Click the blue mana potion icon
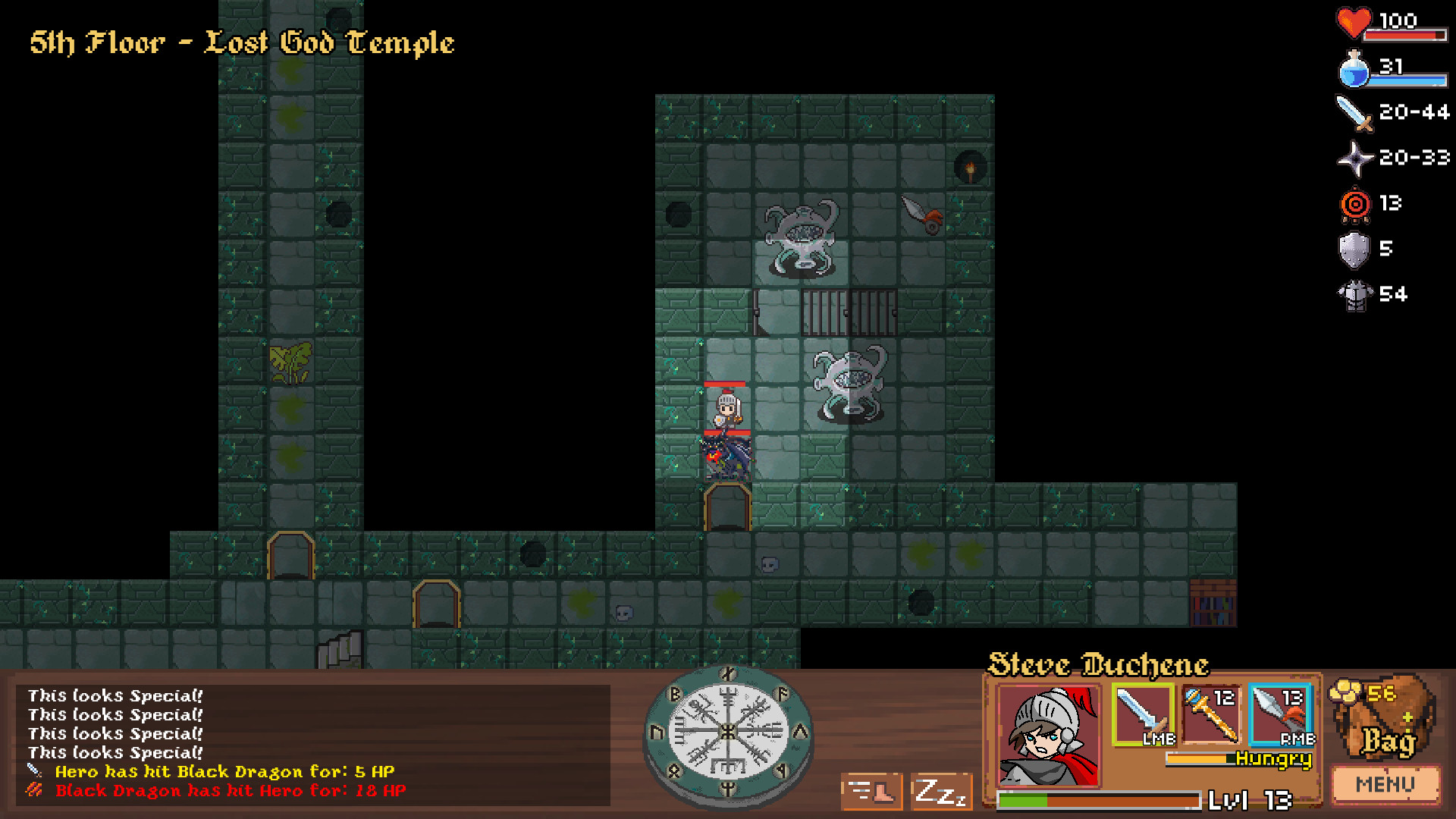The height and width of the screenshot is (819, 1456). 1354,70
